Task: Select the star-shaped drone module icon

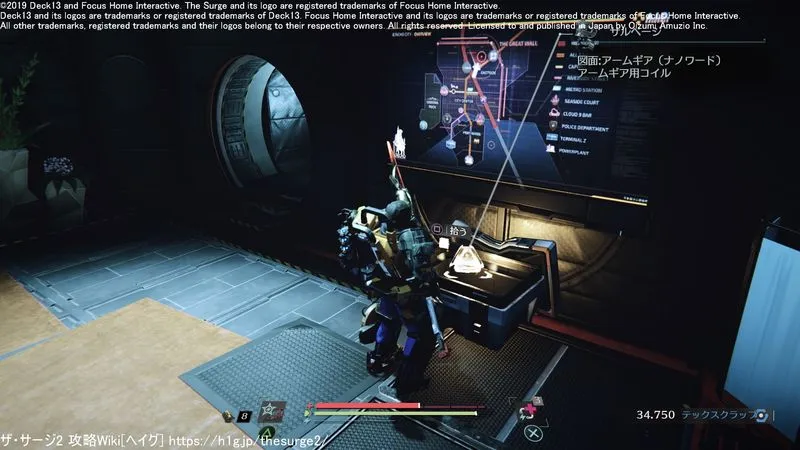Action: coord(272,411)
